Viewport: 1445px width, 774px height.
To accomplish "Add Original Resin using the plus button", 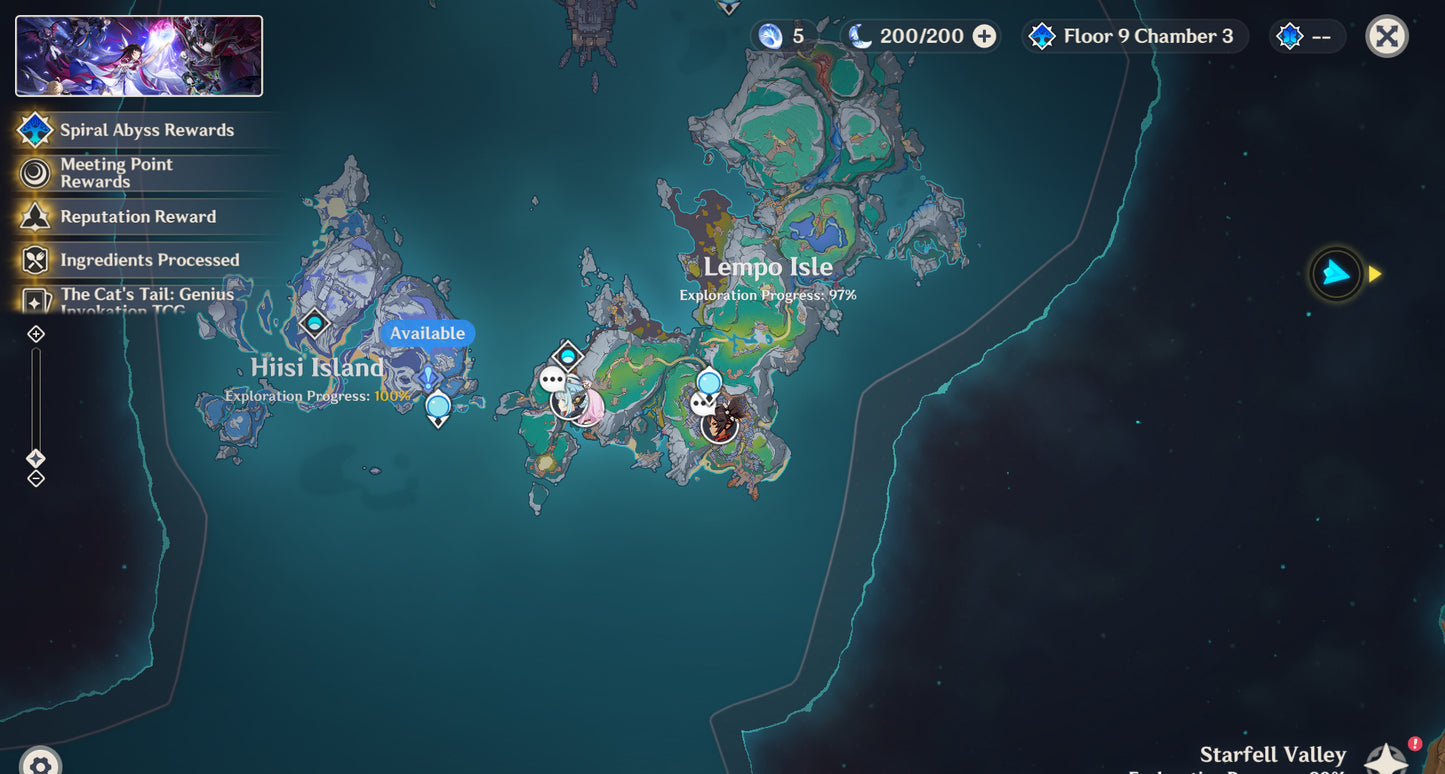I will (984, 37).
